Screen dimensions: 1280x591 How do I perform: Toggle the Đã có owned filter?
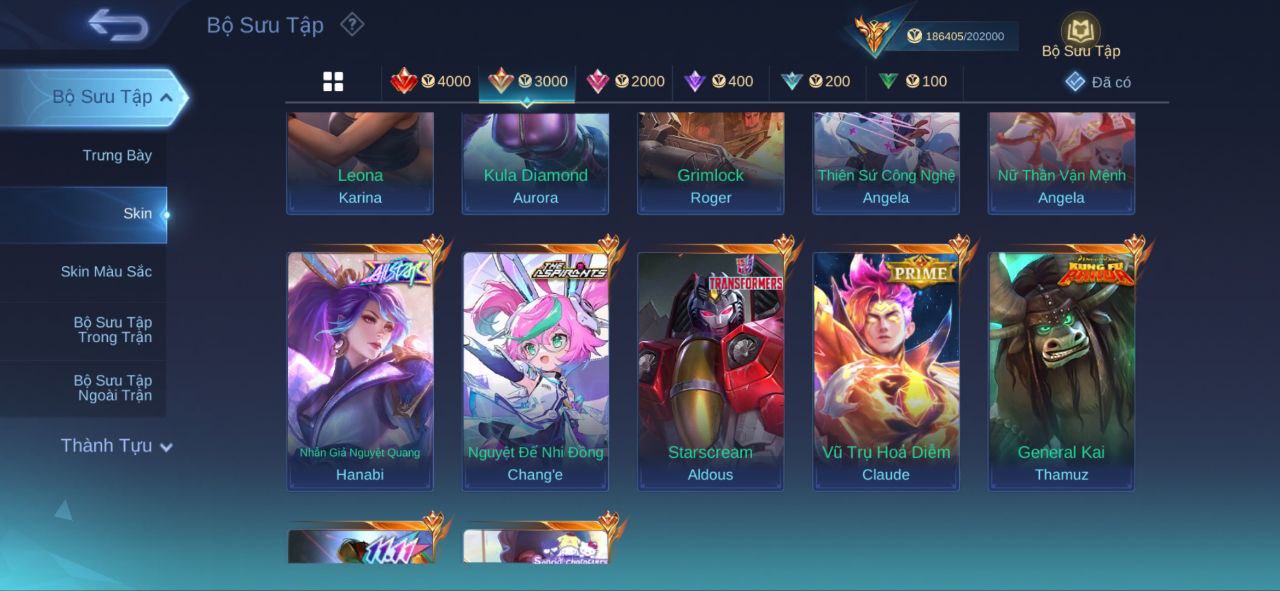1098,82
